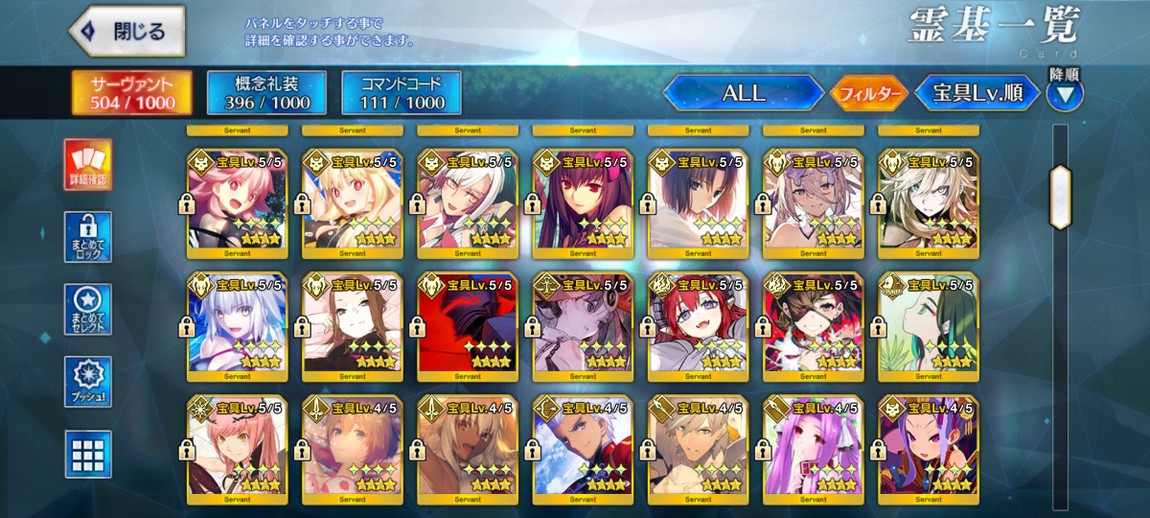Select the red-haired servant with blue eyes
1150x518 pixels.
(698, 324)
